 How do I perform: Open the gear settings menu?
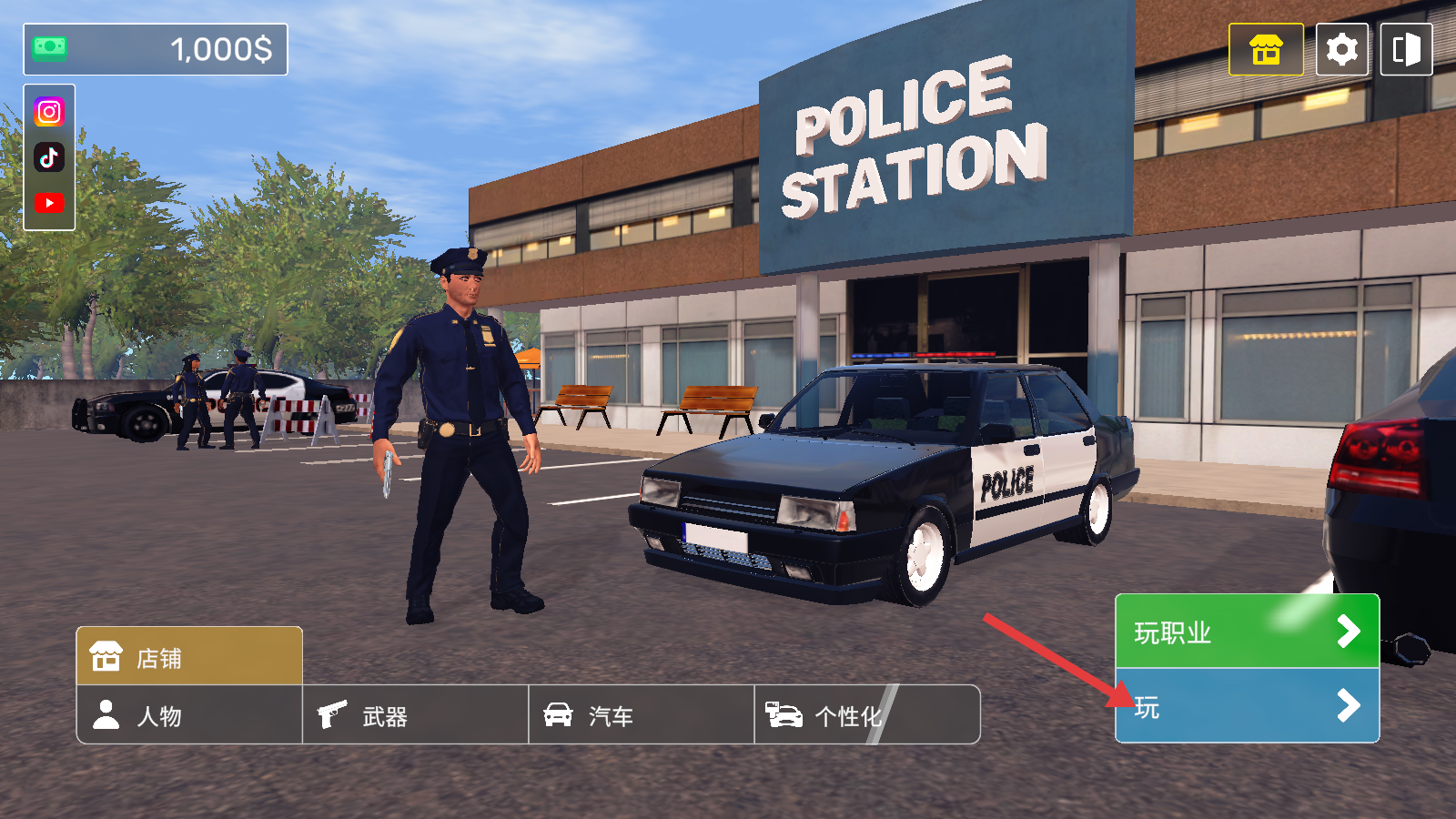coord(1341,49)
